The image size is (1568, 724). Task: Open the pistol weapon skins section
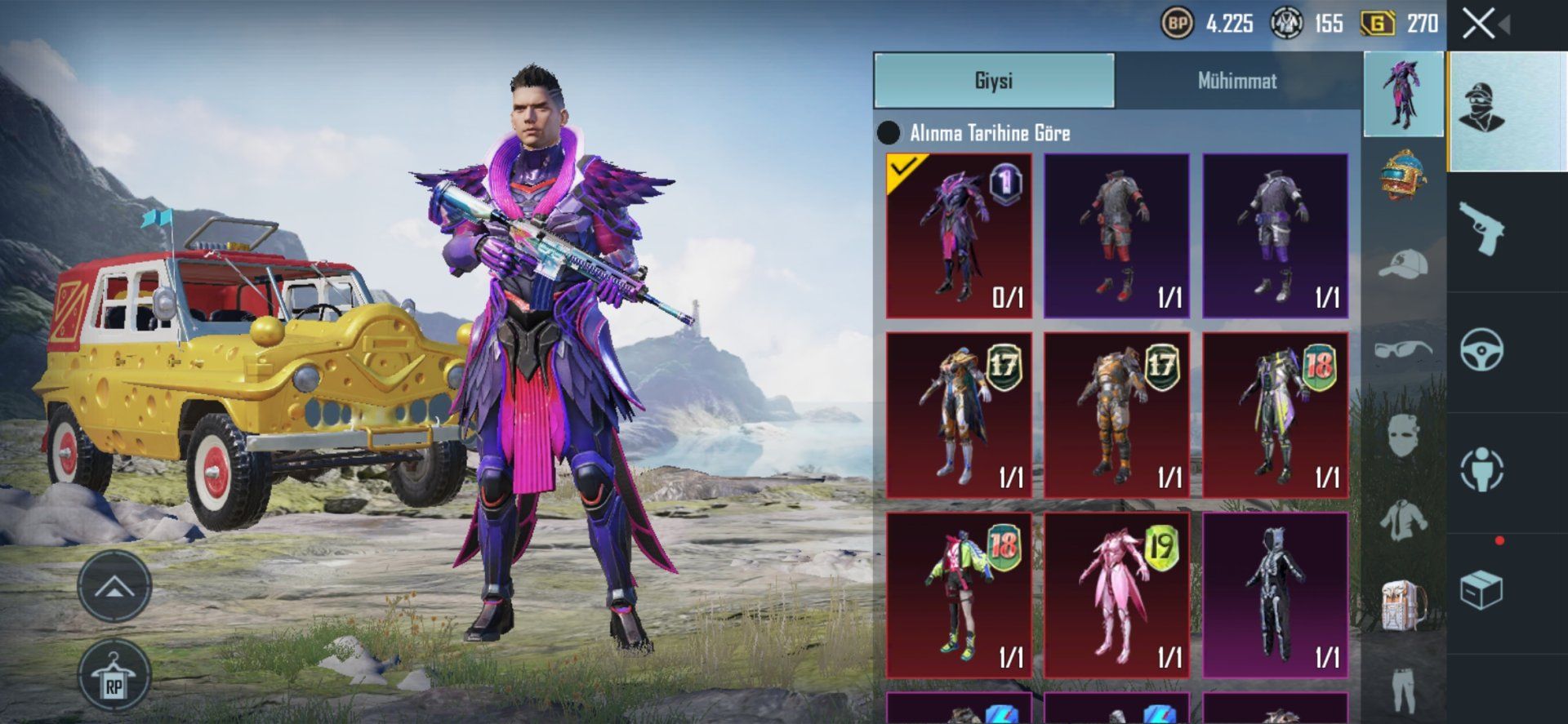1482,230
